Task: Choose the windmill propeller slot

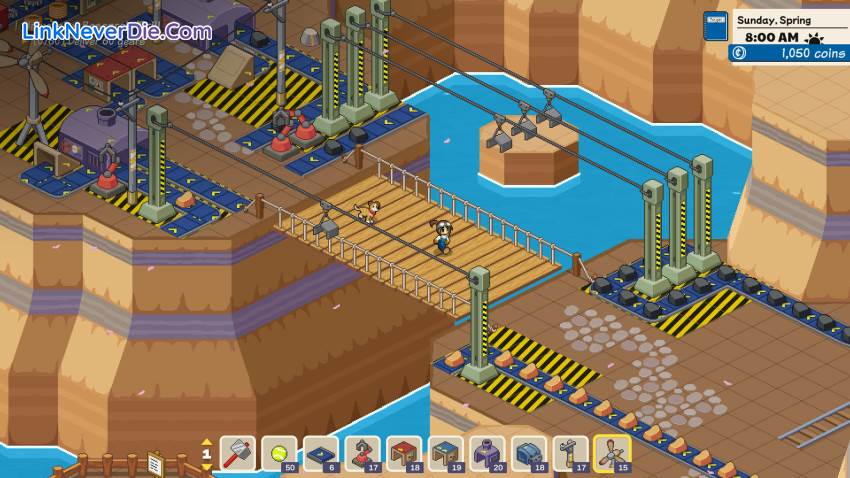Action: (x=612, y=454)
